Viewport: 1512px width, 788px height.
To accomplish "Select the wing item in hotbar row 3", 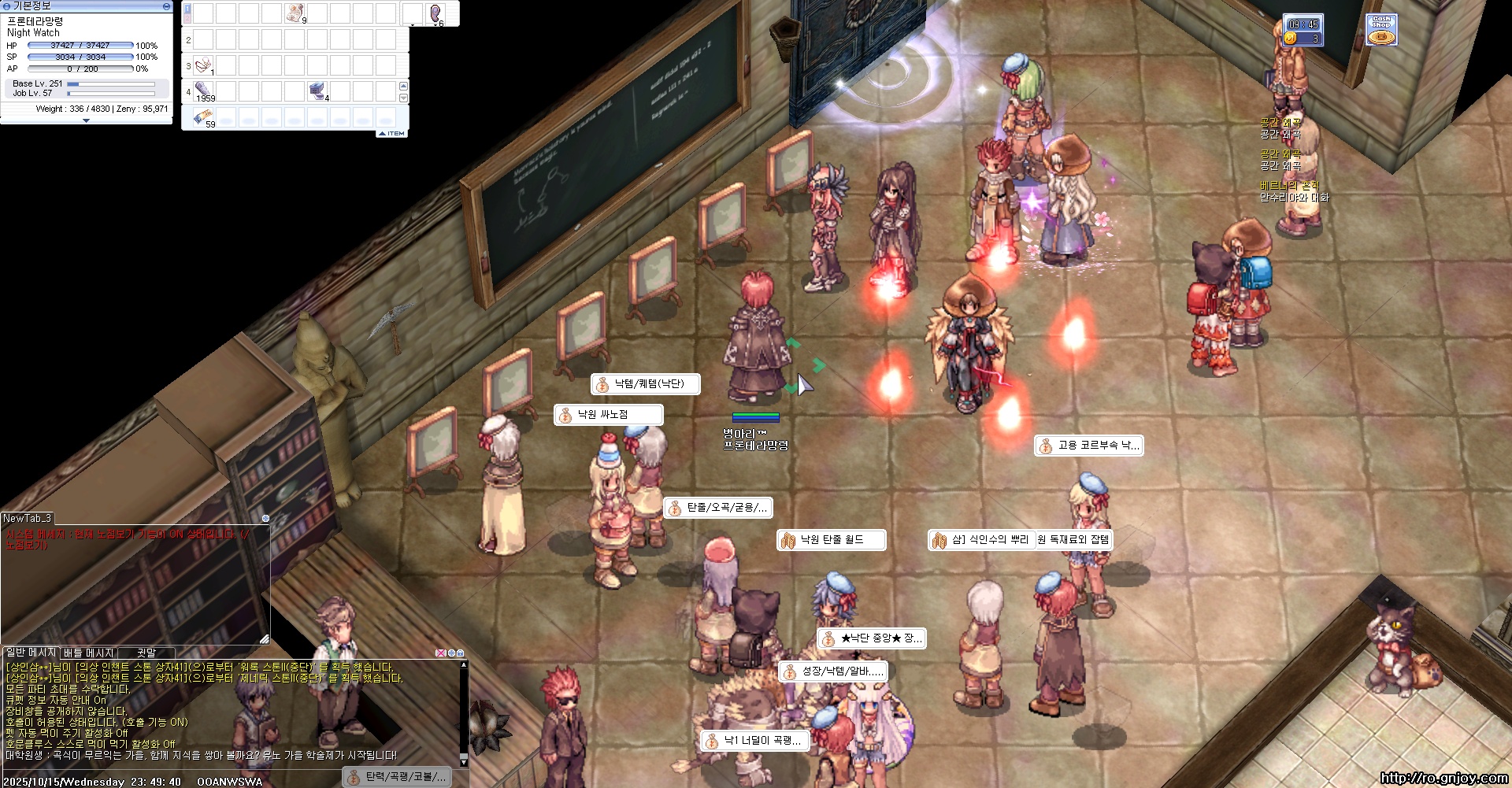I will coord(203,65).
